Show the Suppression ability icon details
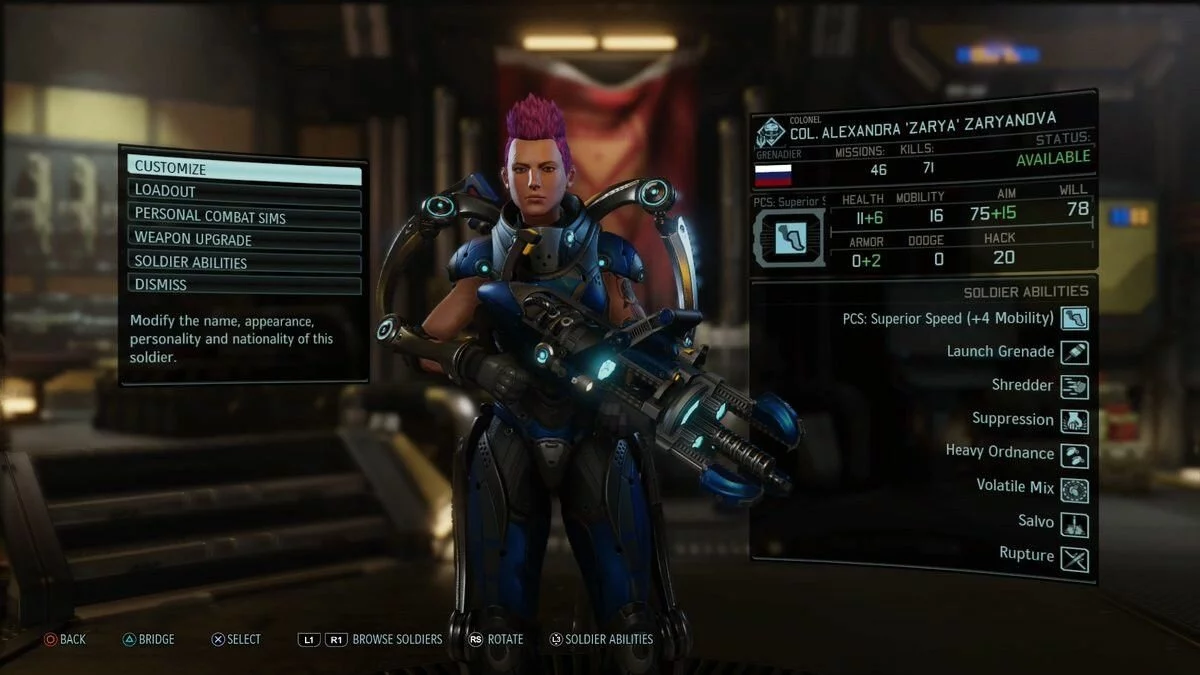 1074,421
